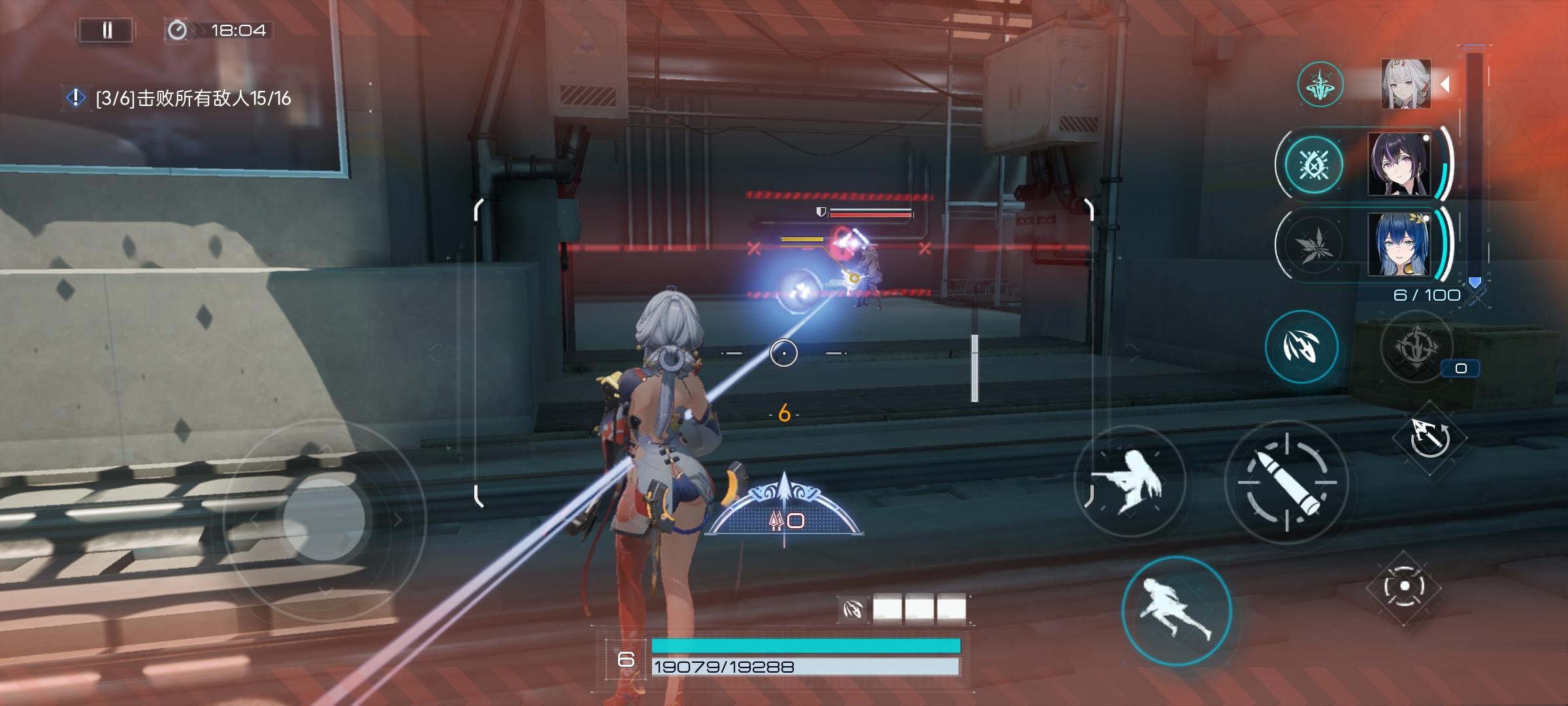Trigger the active character's teal skill icon
The image size is (1568, 706).
coord(1320,84)
